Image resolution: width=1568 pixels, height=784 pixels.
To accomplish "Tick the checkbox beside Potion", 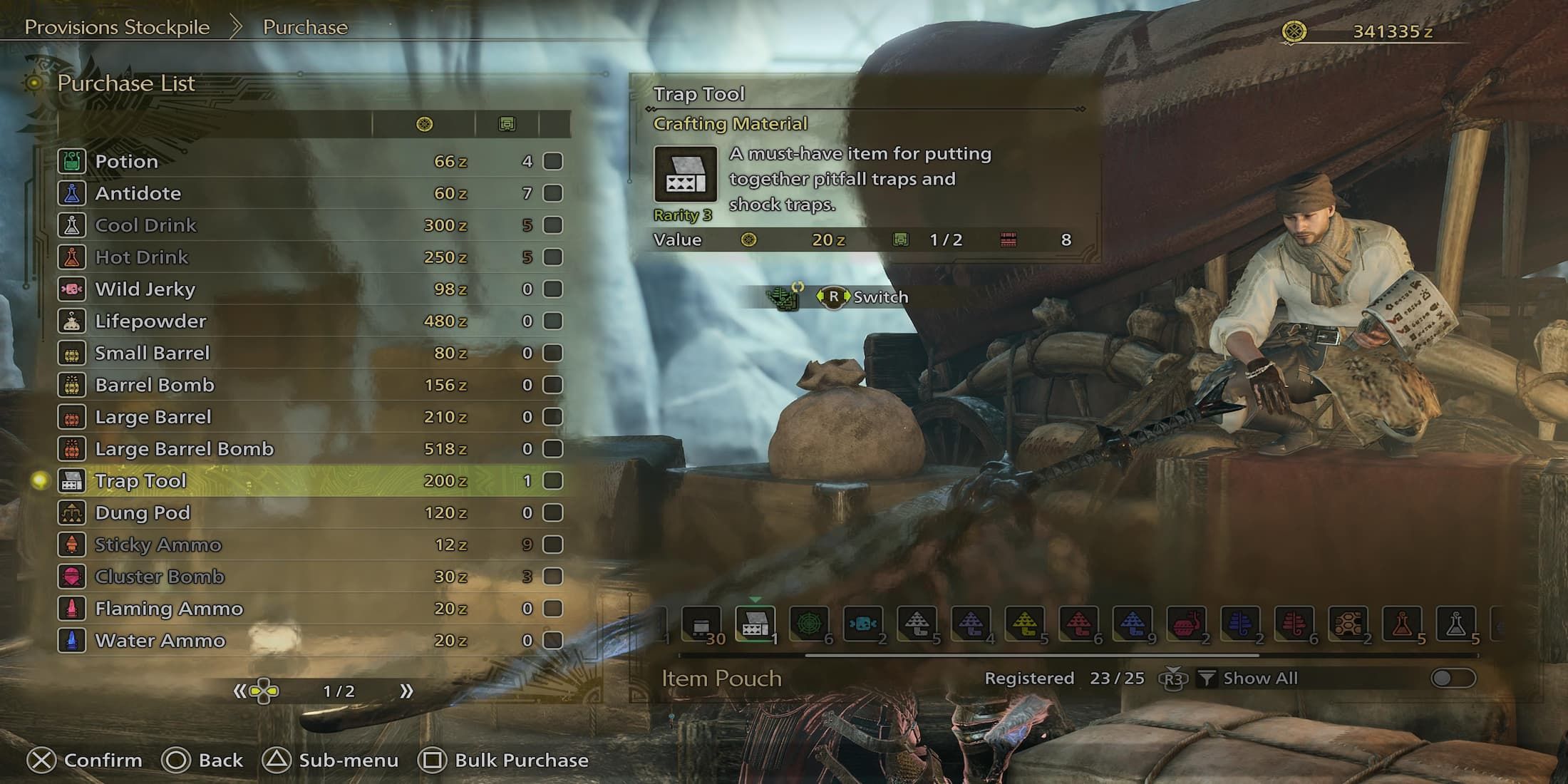I will point(553,162).
